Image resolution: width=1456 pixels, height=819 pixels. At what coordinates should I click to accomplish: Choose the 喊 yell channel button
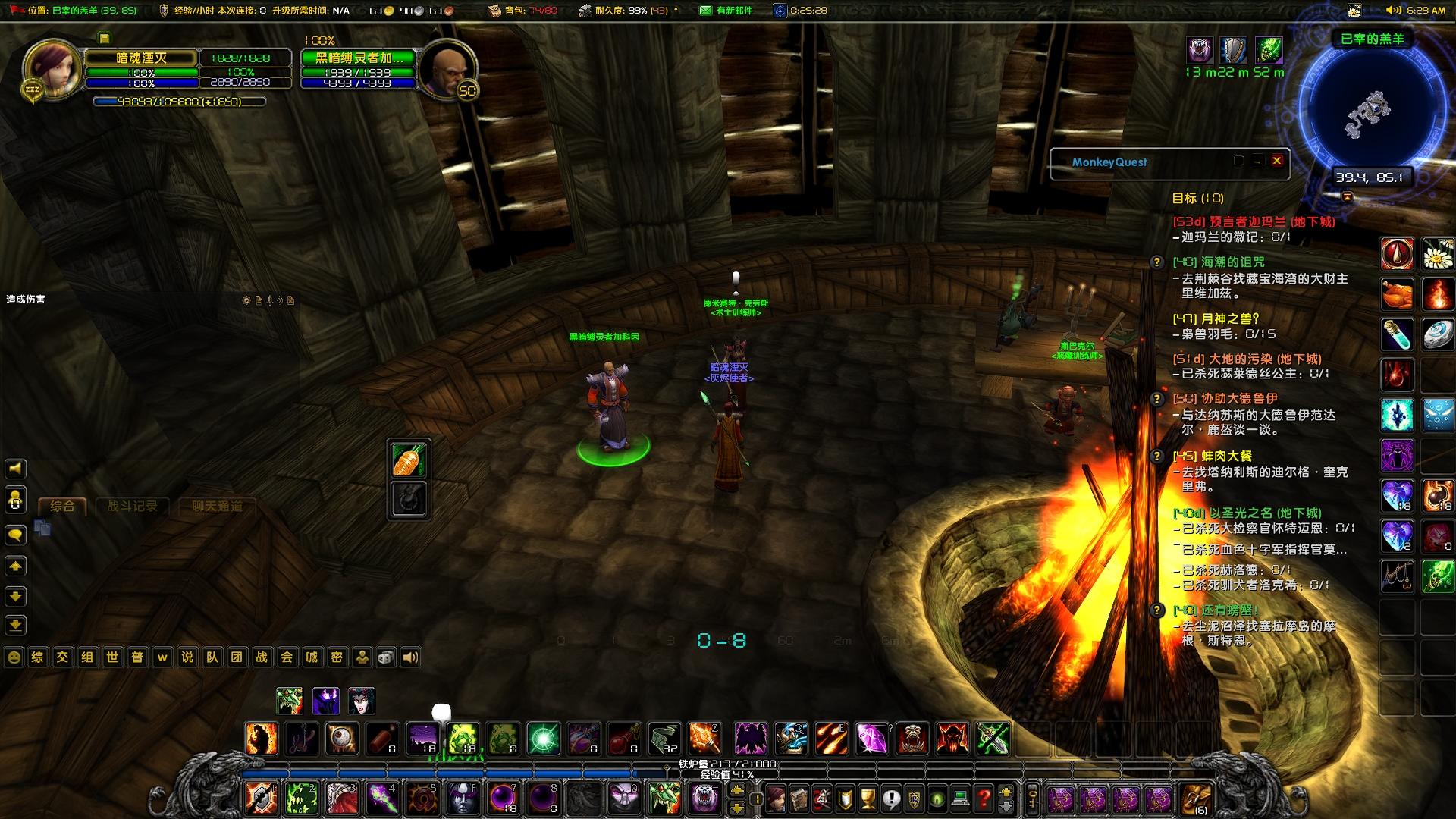click(x=312, y=657)
